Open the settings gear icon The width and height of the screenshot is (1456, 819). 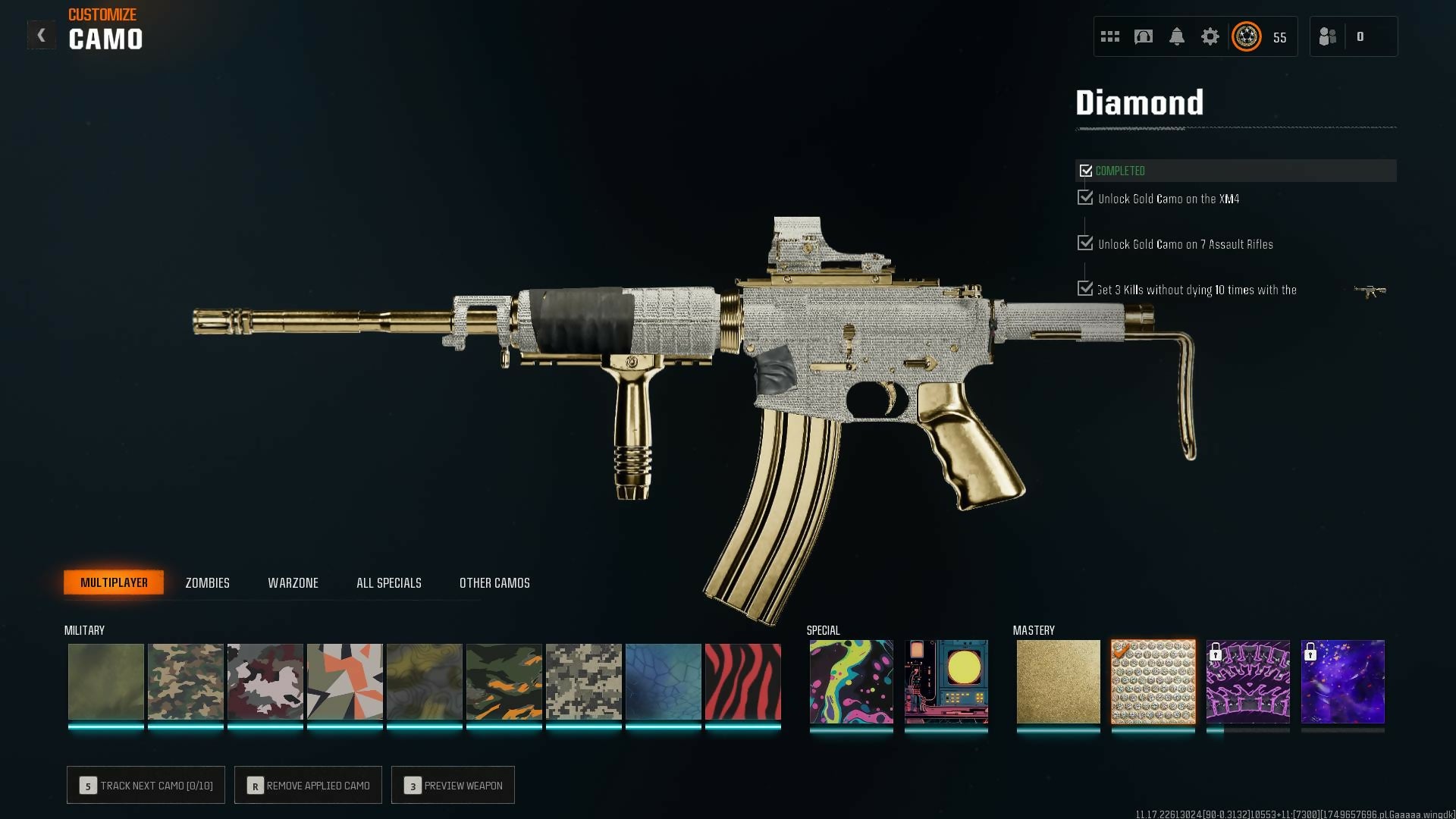pyautogui.click(x=1210, y=36)
